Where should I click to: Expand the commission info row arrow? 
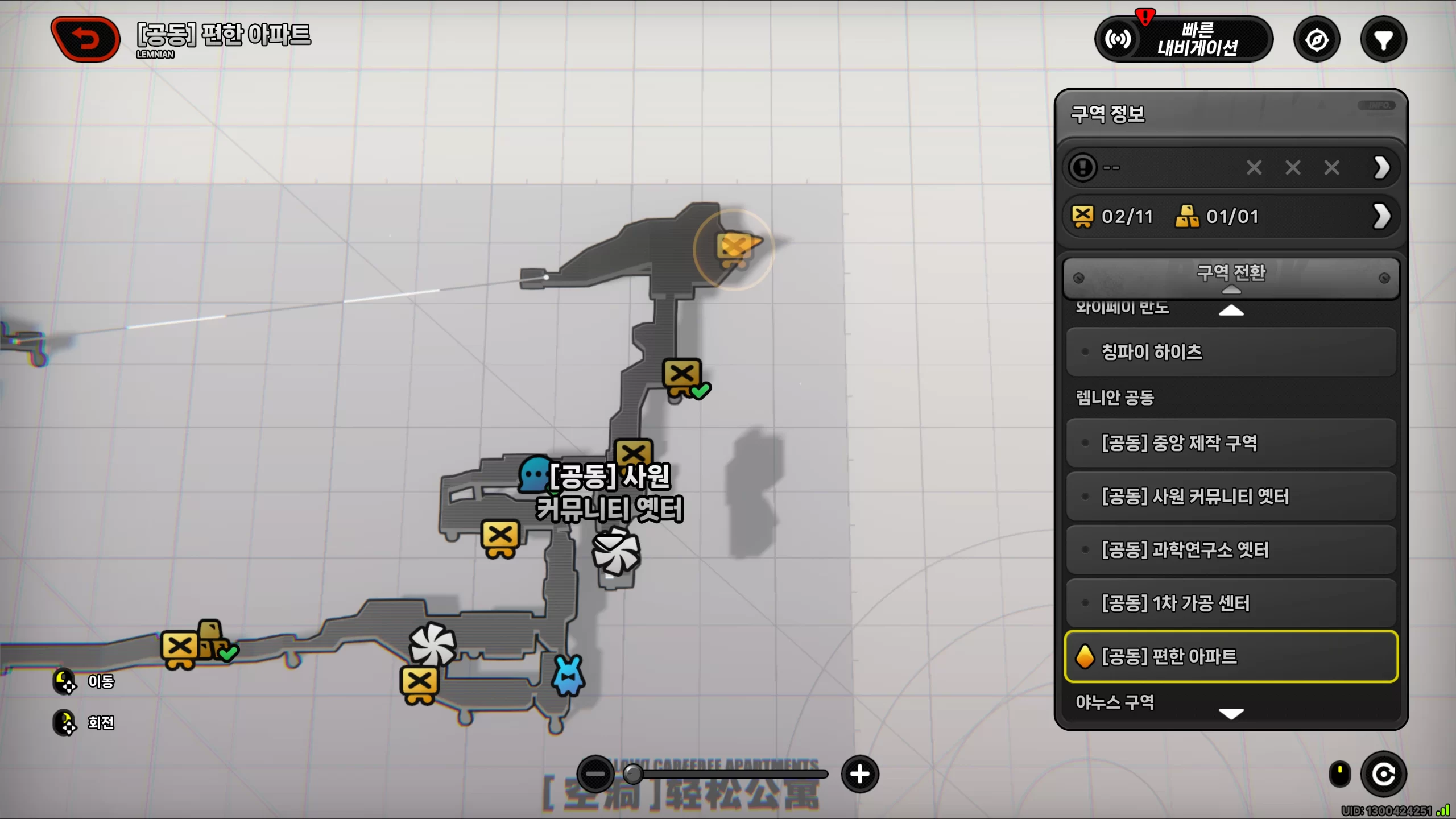1382,168
